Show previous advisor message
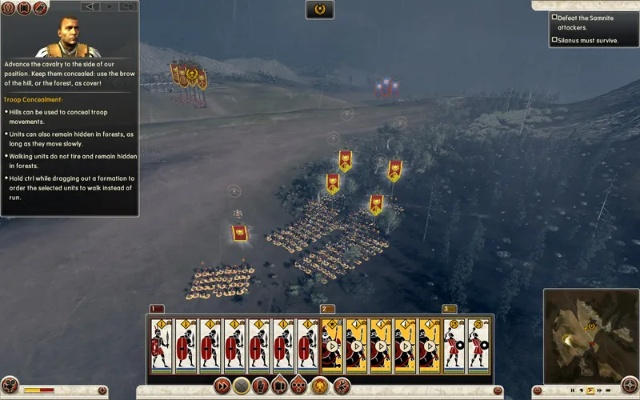The width and height of the screenshot is (640, 400). click(90, 6)
